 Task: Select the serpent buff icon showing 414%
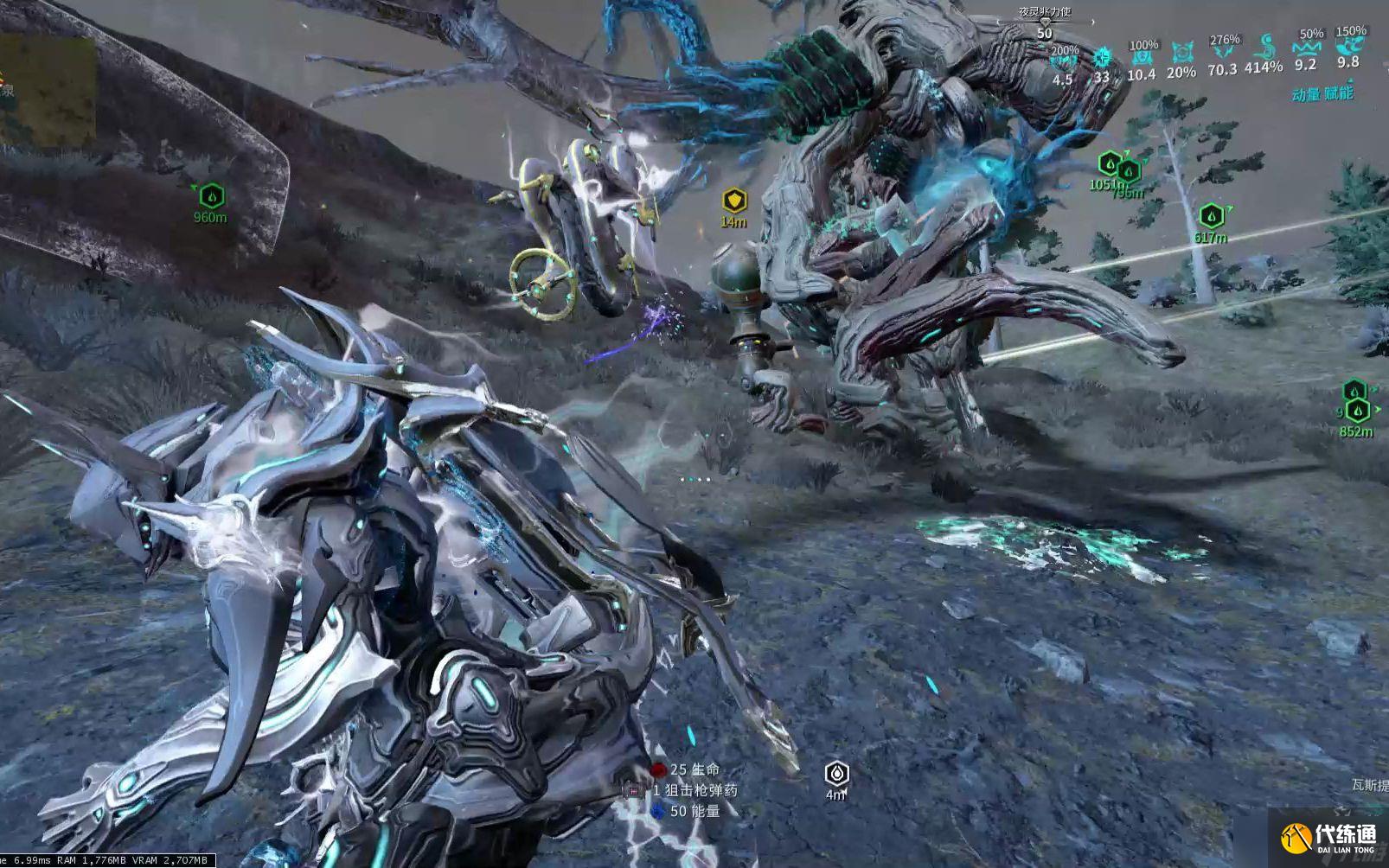tap(1264, 48)
